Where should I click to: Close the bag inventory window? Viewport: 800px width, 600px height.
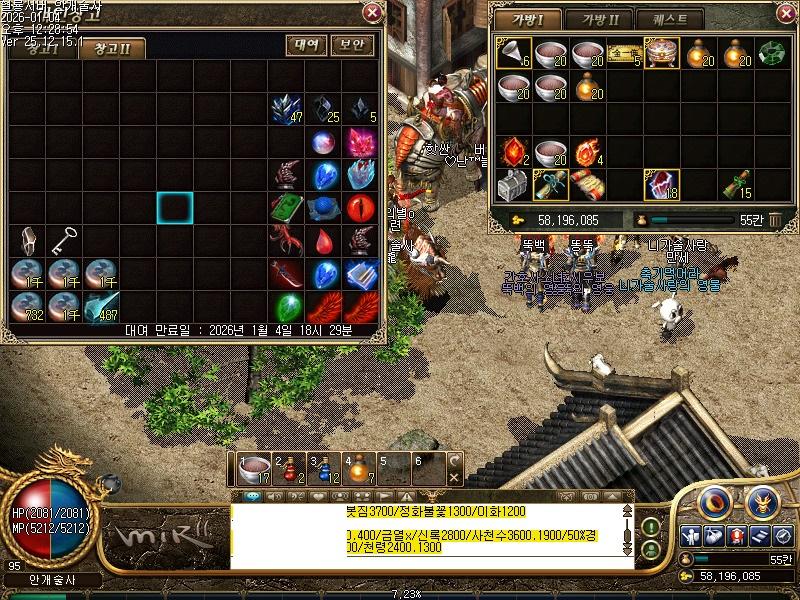coord(780,15)
